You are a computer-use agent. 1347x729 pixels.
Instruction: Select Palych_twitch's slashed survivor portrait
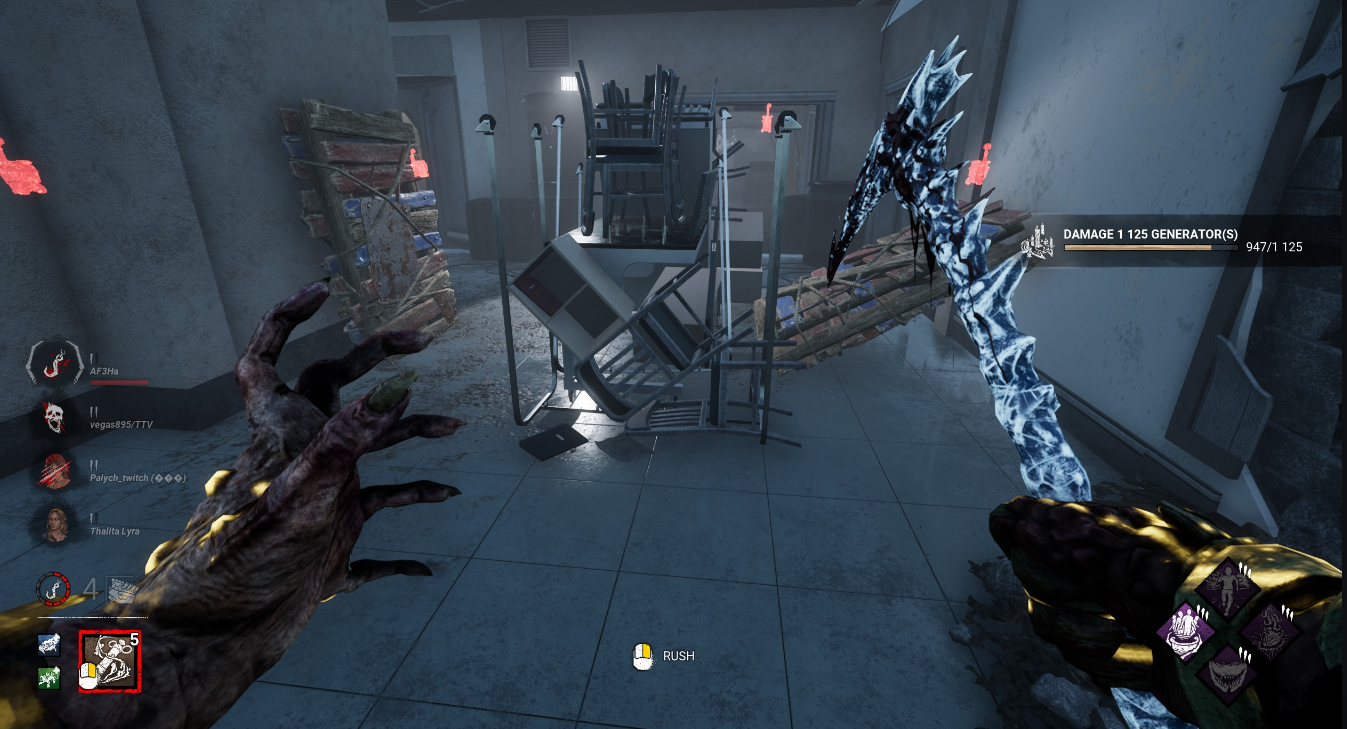[x=56, y=471]
